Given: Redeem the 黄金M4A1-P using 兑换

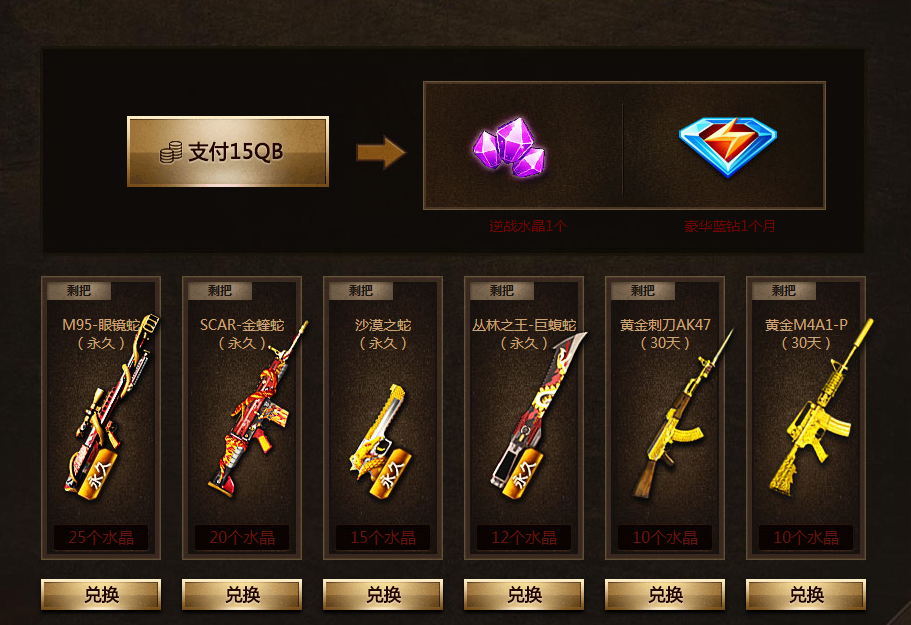Looking at the screenshot, I should coord(806,595).
